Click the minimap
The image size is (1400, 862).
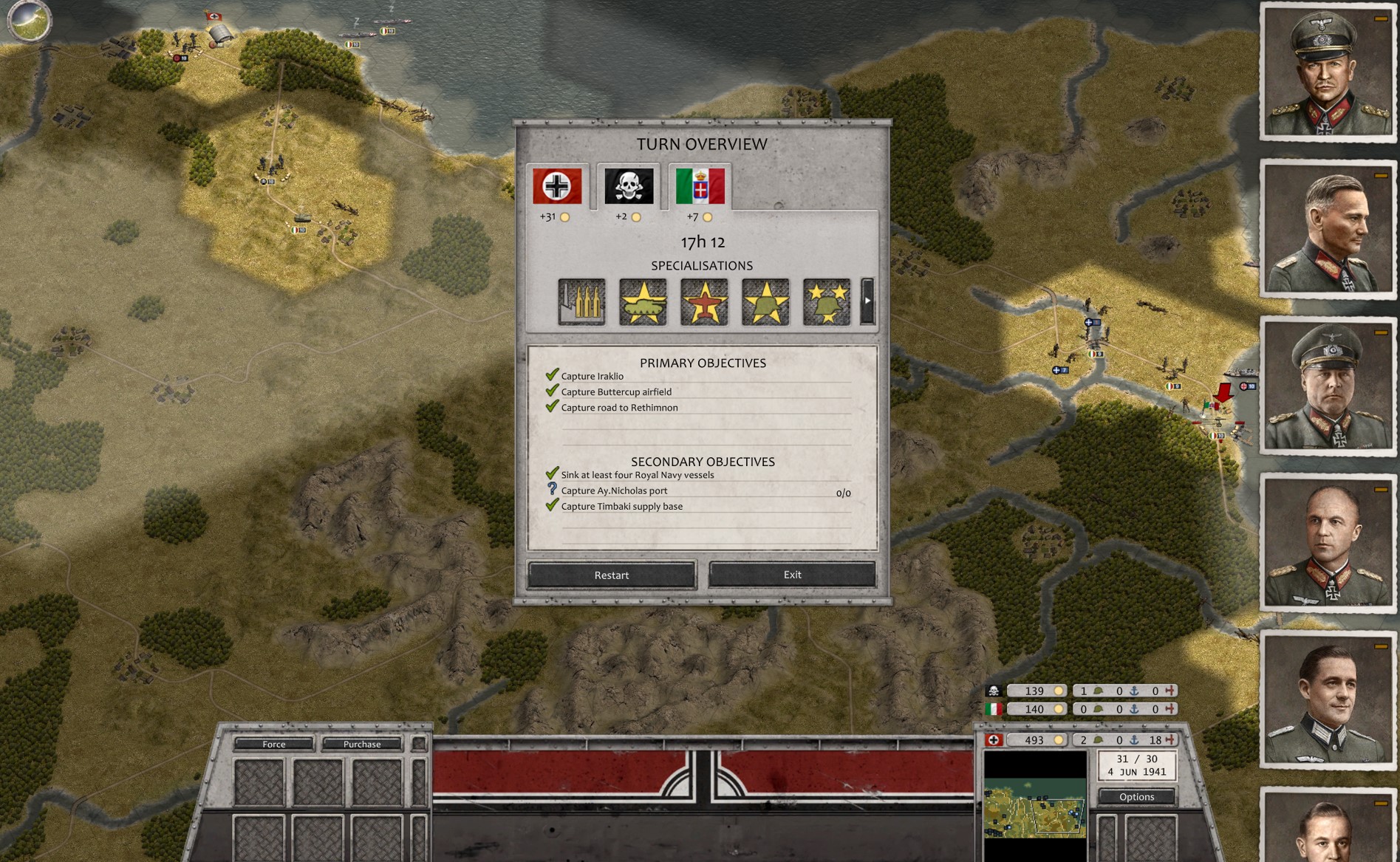coord(1035,807)
